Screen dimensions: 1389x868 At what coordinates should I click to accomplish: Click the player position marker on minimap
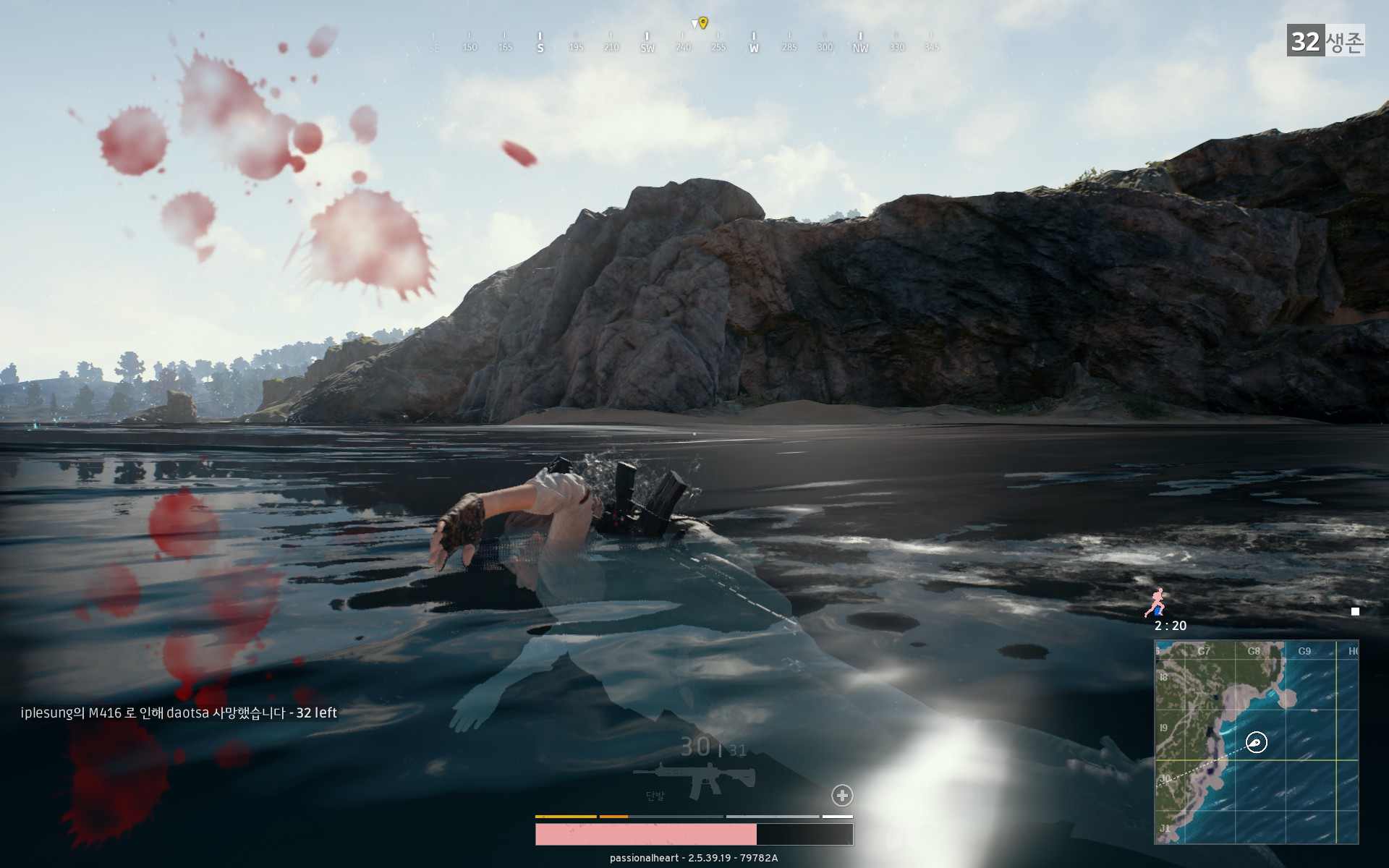pos(1257,742)
